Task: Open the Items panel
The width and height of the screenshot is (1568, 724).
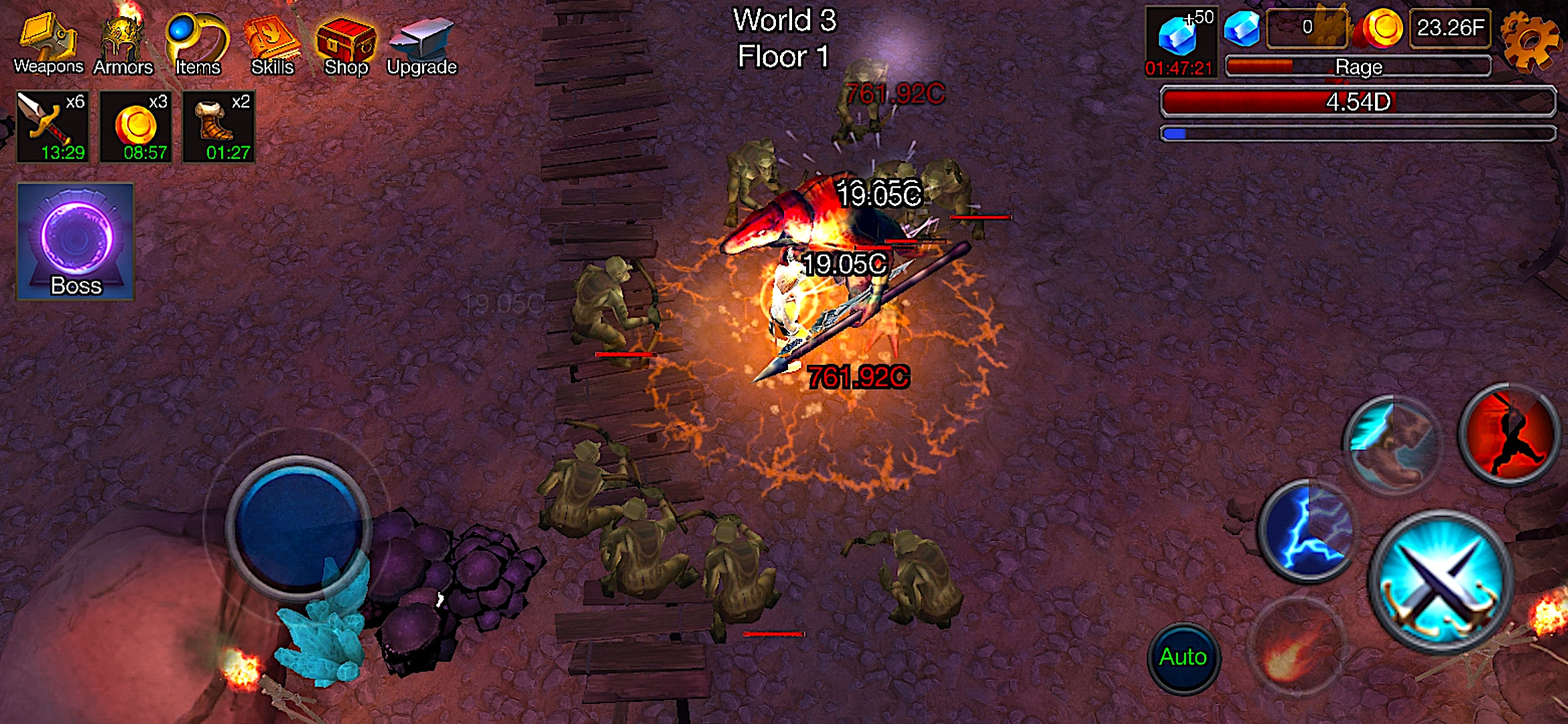Action: coord(196,37)
